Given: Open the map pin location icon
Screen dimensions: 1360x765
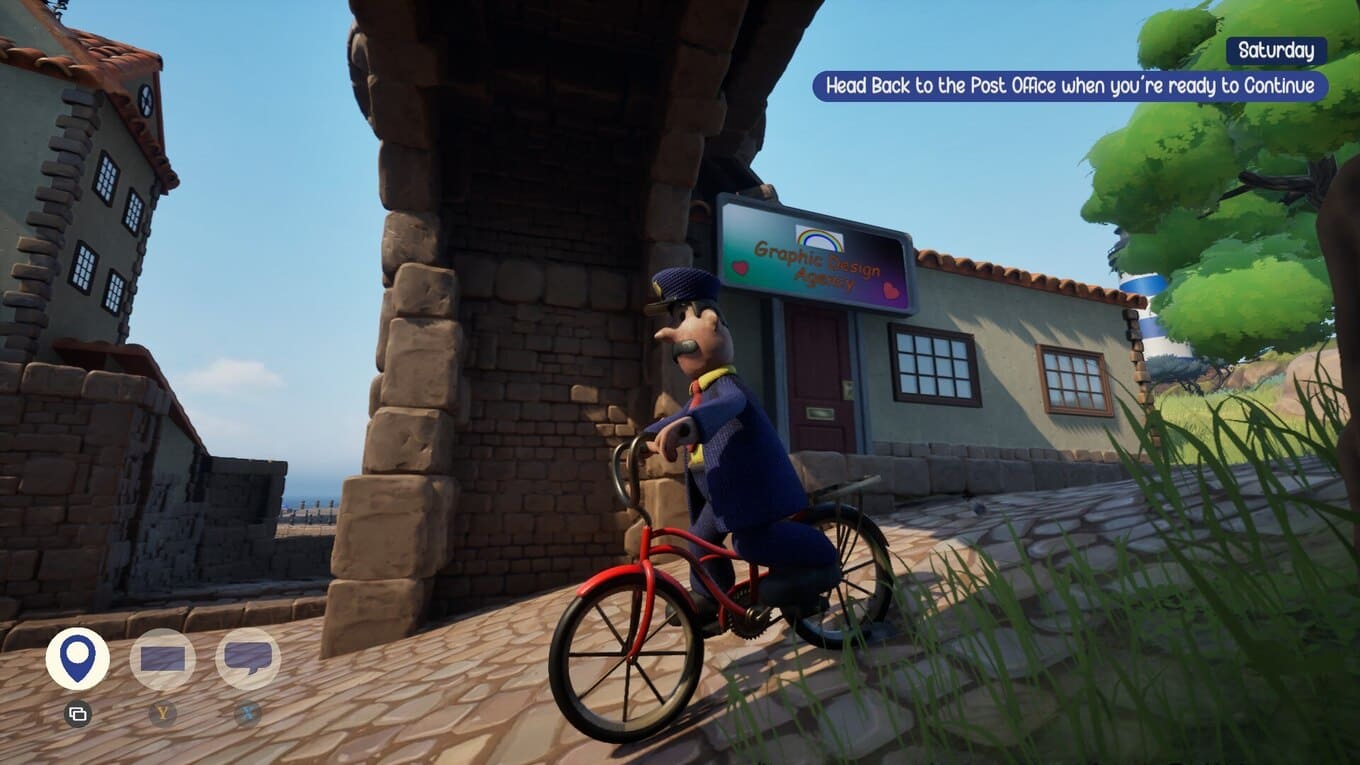Looking at the screenshot, I should click(x=78, y=659).
